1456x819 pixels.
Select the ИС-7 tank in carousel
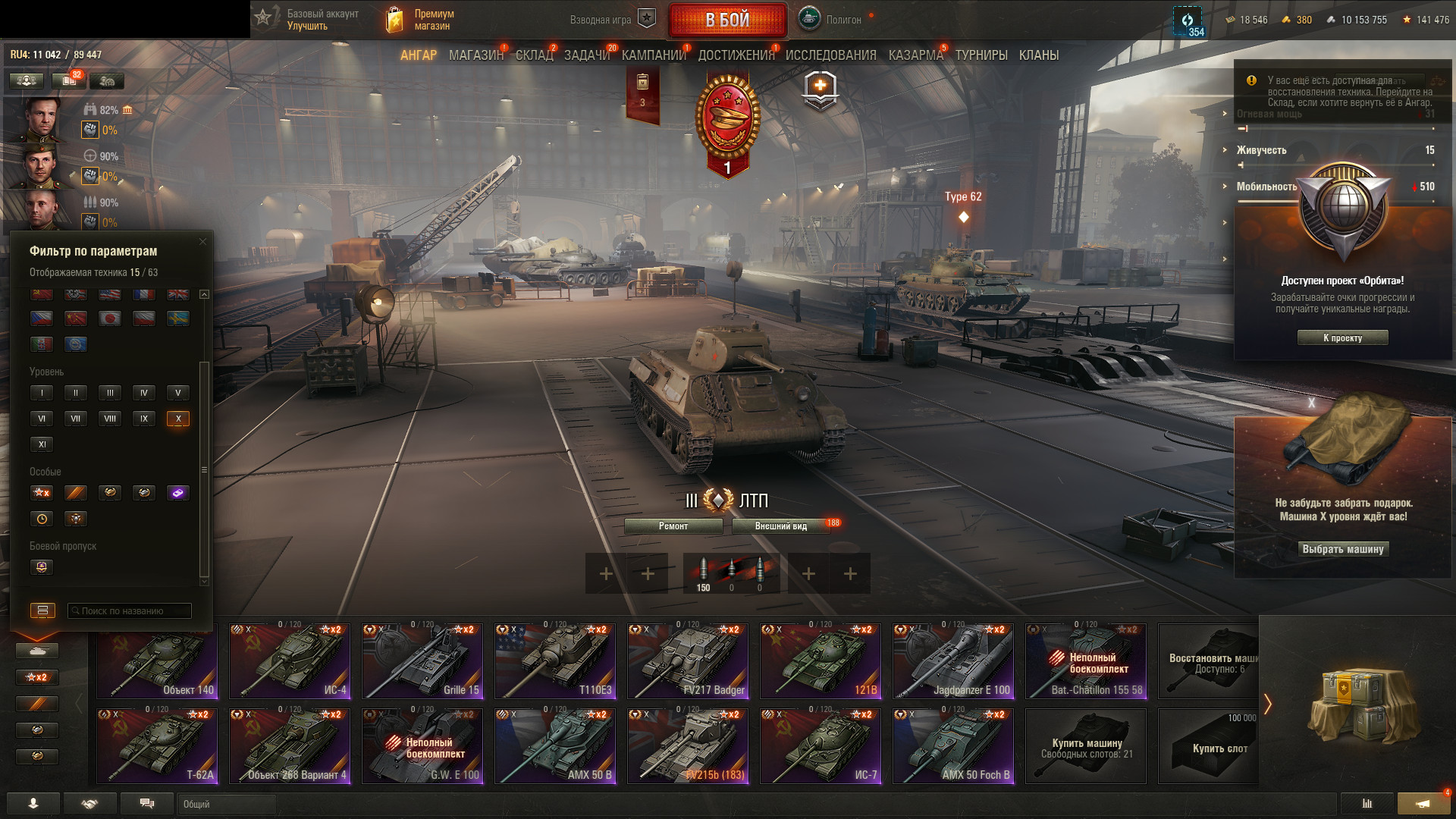click(x=821, y=746)
